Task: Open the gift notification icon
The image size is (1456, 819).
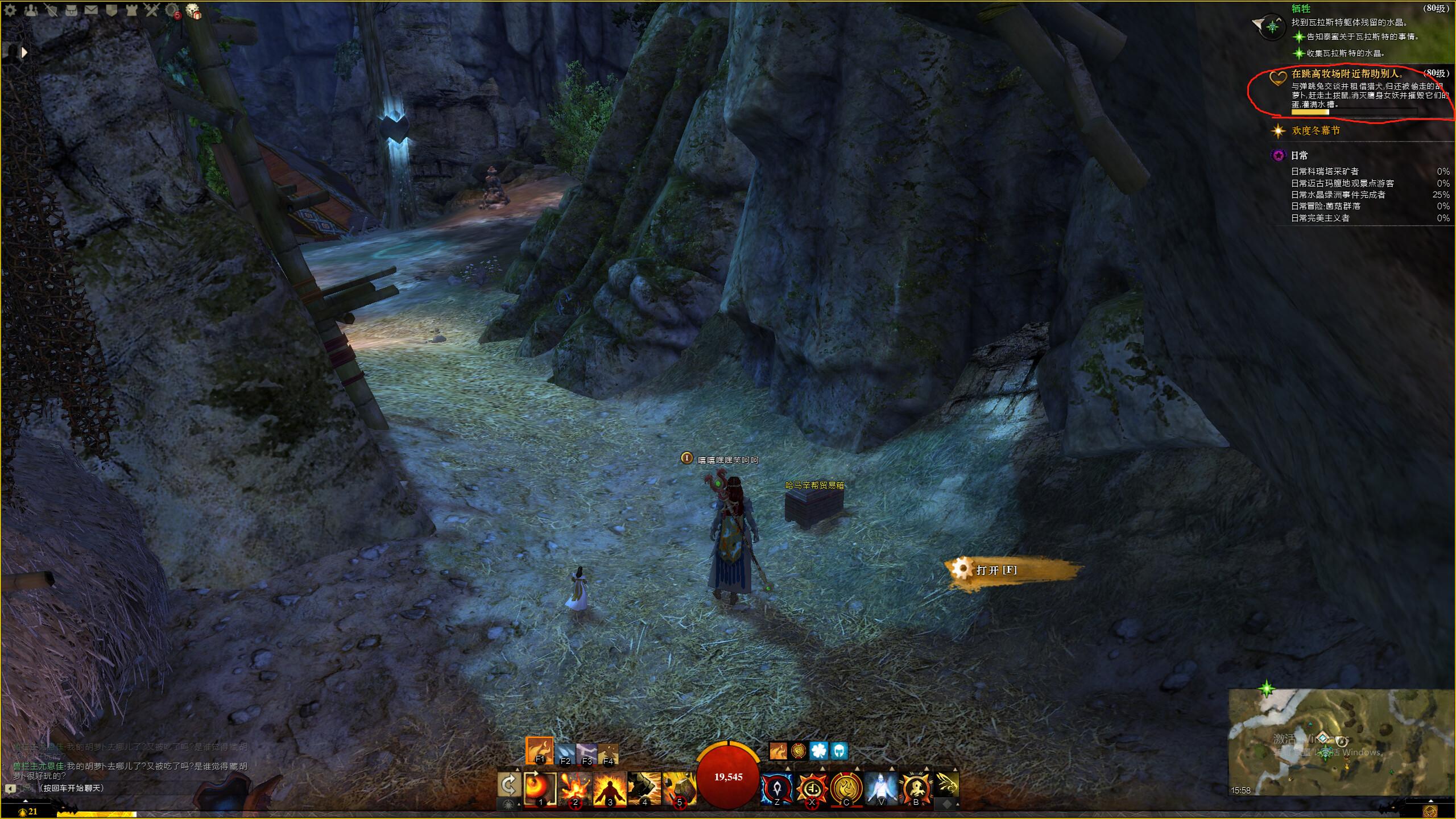Action: [194, 11]
